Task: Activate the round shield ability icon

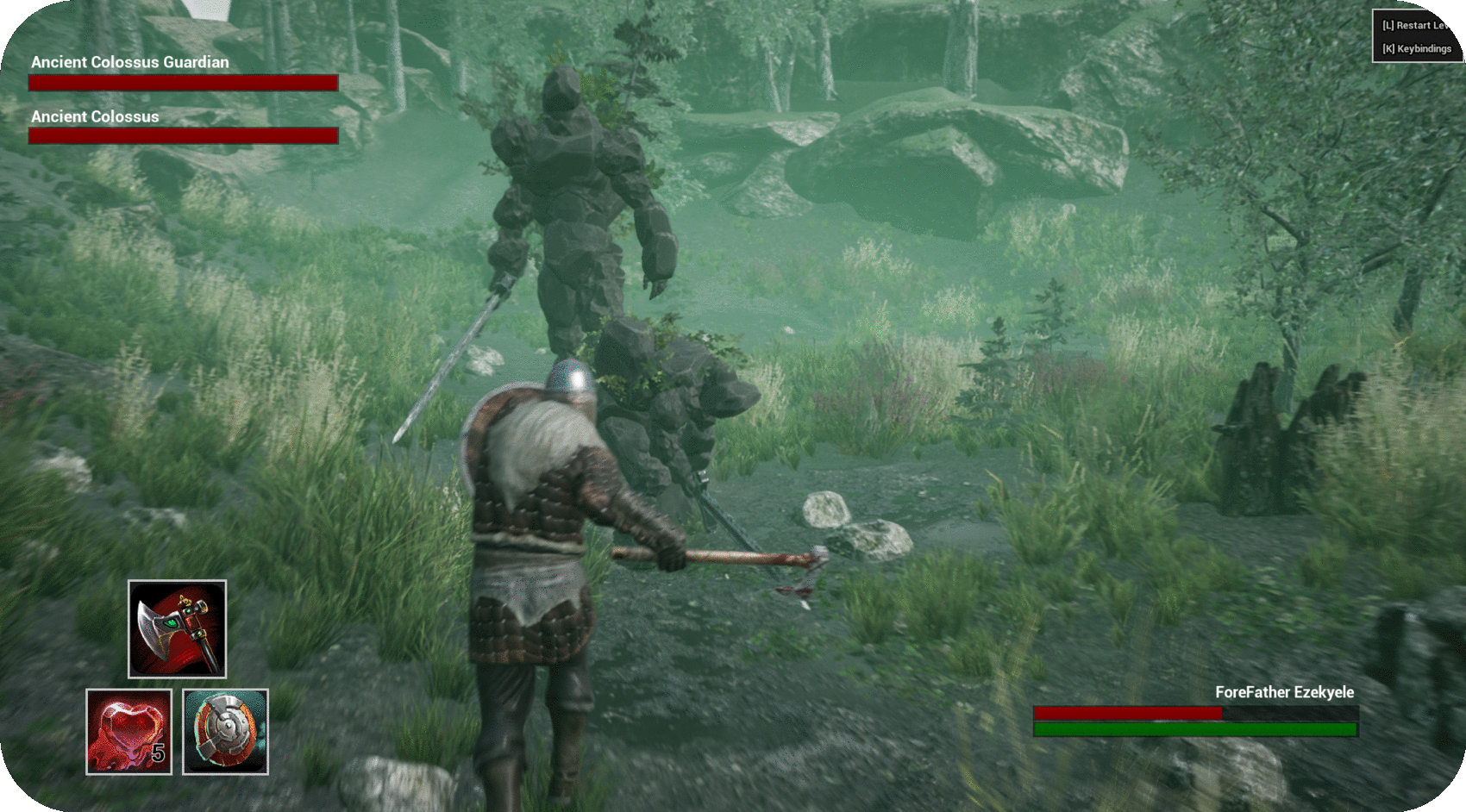Action: coord(225,731)
